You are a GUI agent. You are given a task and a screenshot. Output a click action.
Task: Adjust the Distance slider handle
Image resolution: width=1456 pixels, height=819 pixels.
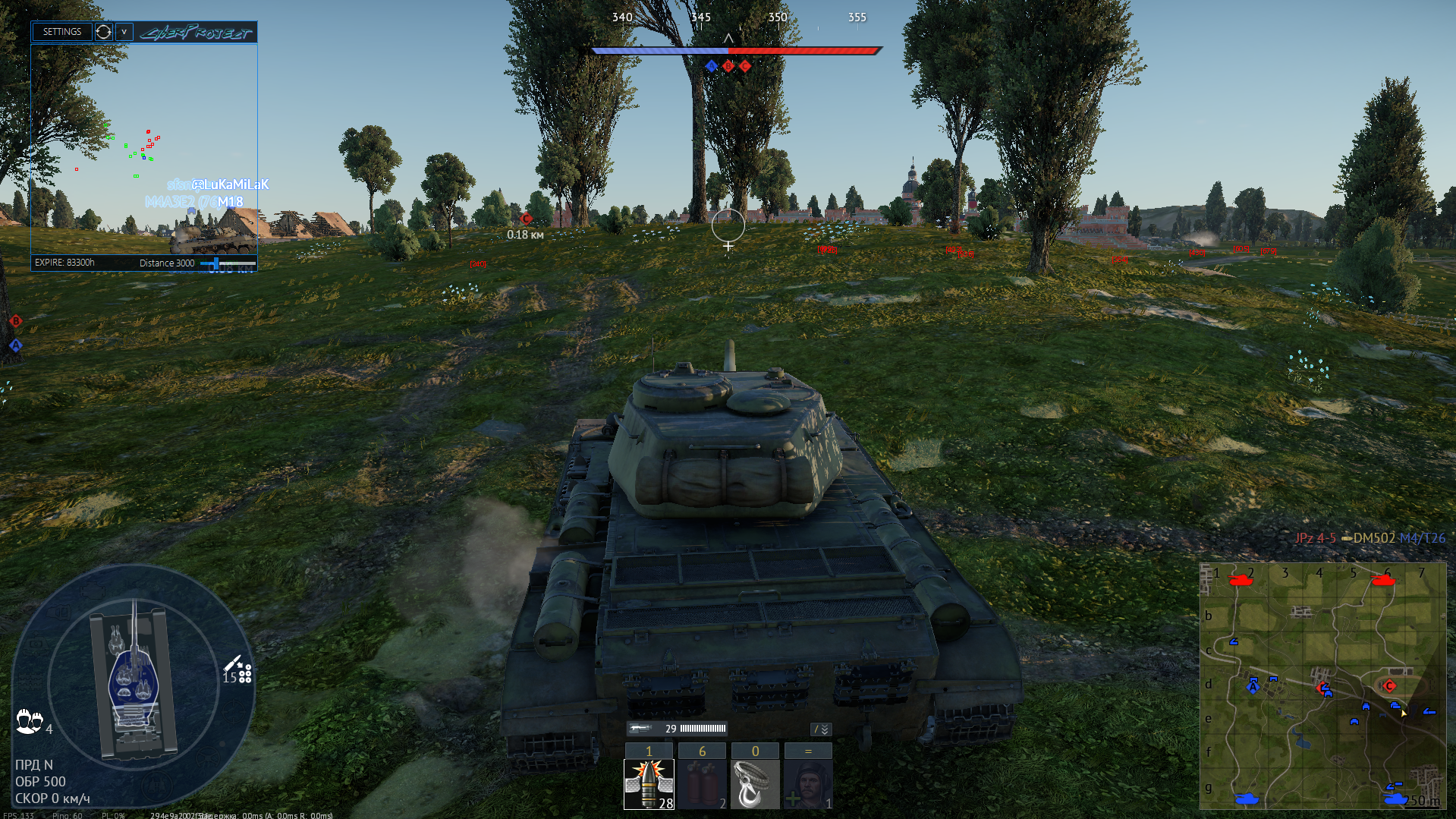pos(216,263)
